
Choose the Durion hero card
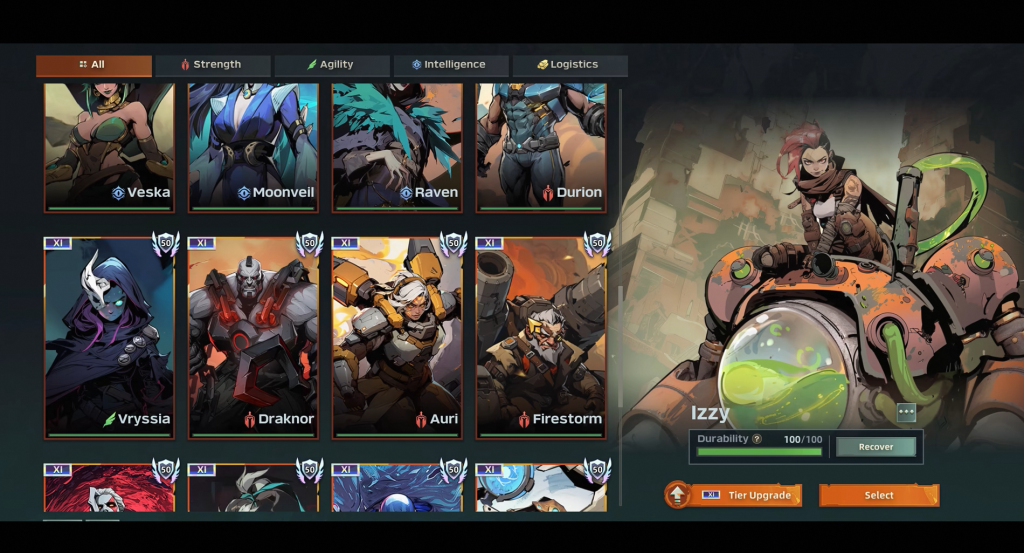(x=541, y=148)
